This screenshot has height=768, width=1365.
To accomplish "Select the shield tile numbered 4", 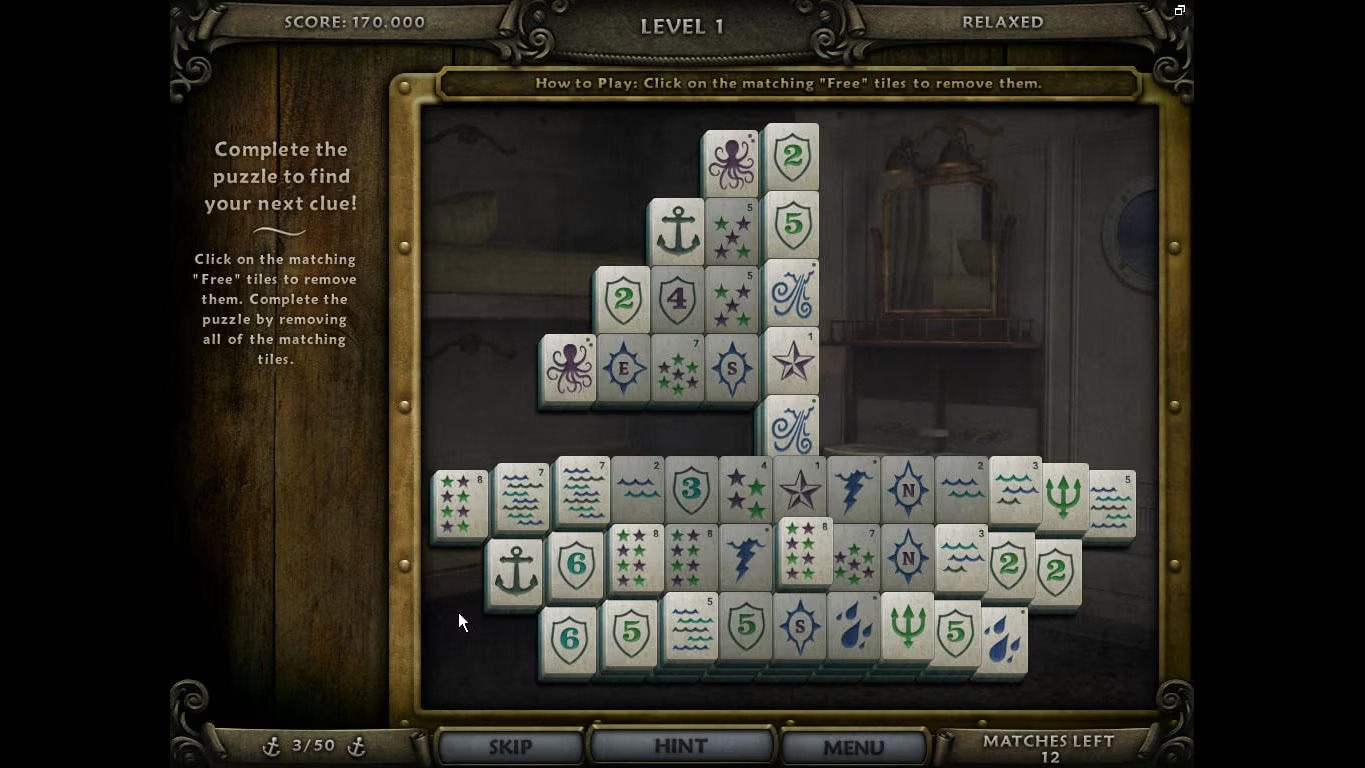I will (x=677, y=299).
